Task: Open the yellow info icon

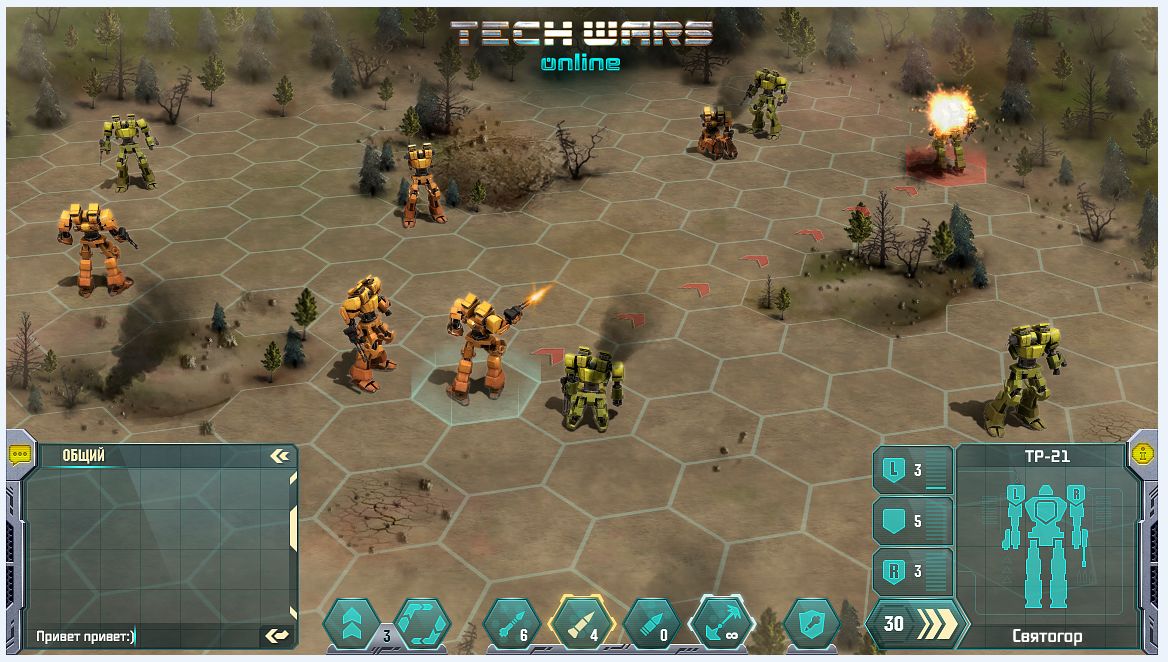Action: (x=1142, y=452)
